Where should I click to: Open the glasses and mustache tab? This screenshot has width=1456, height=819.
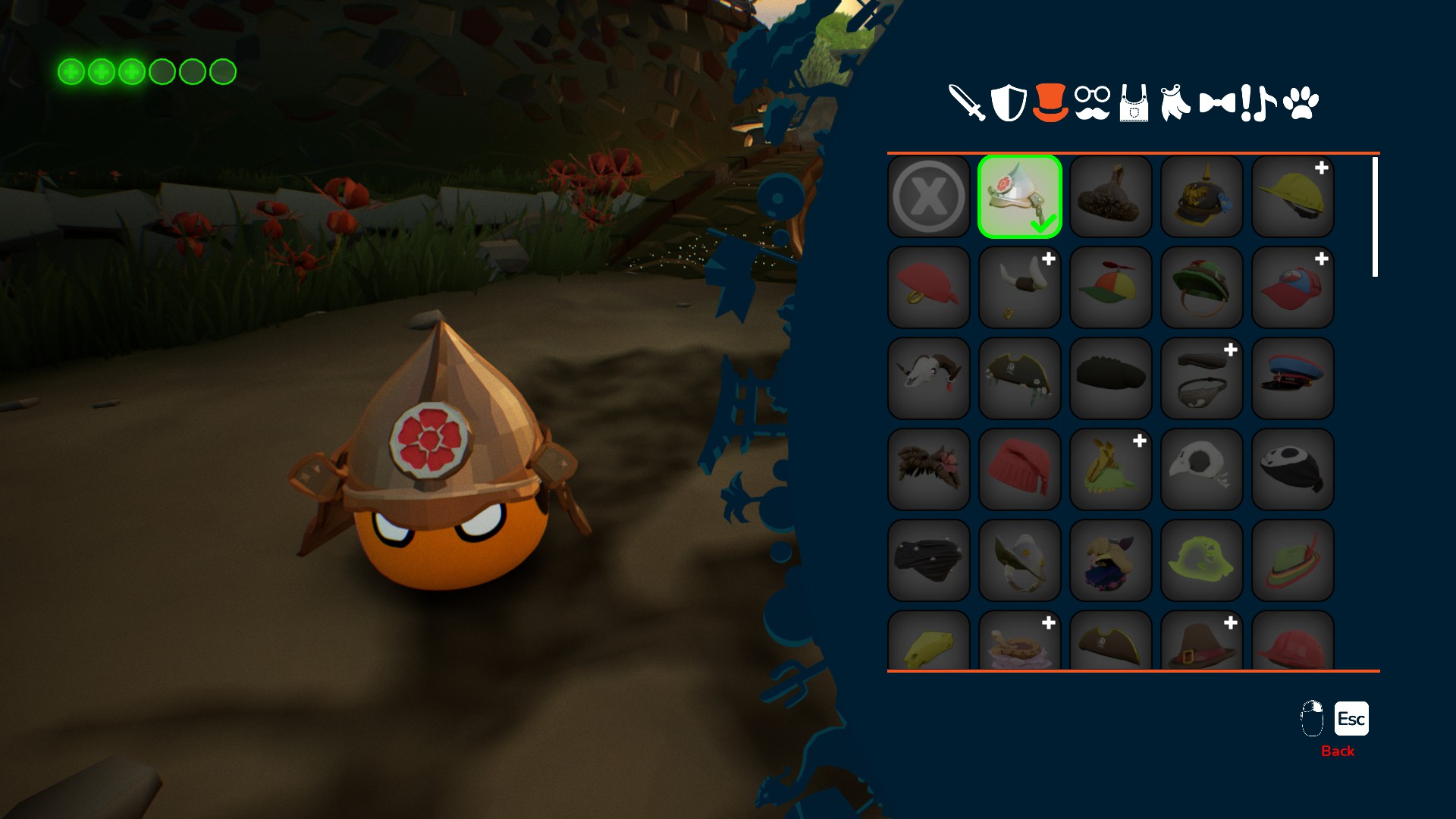(x=1092, y=102)
